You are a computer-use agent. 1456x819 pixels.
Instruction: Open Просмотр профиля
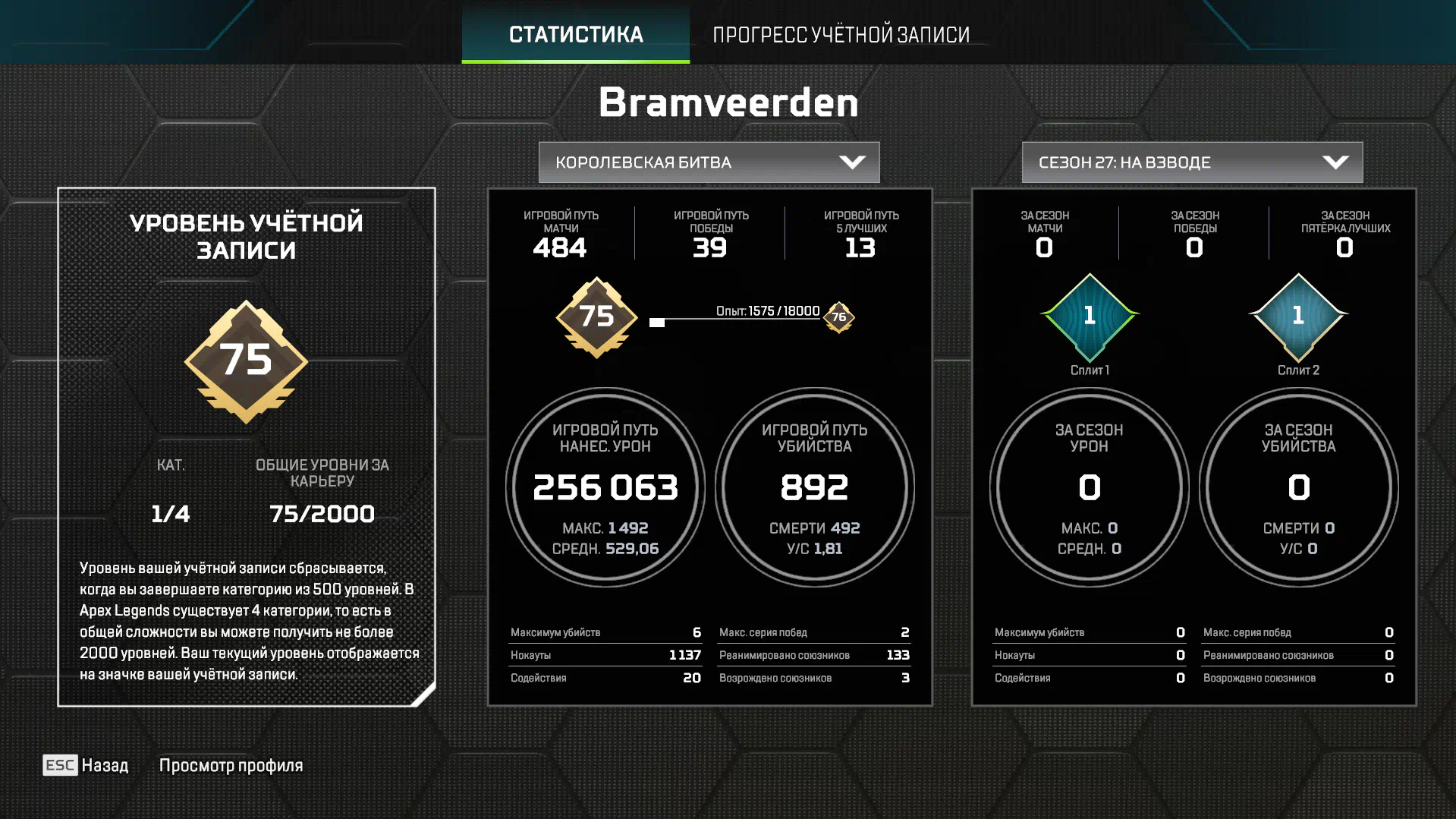231,765
